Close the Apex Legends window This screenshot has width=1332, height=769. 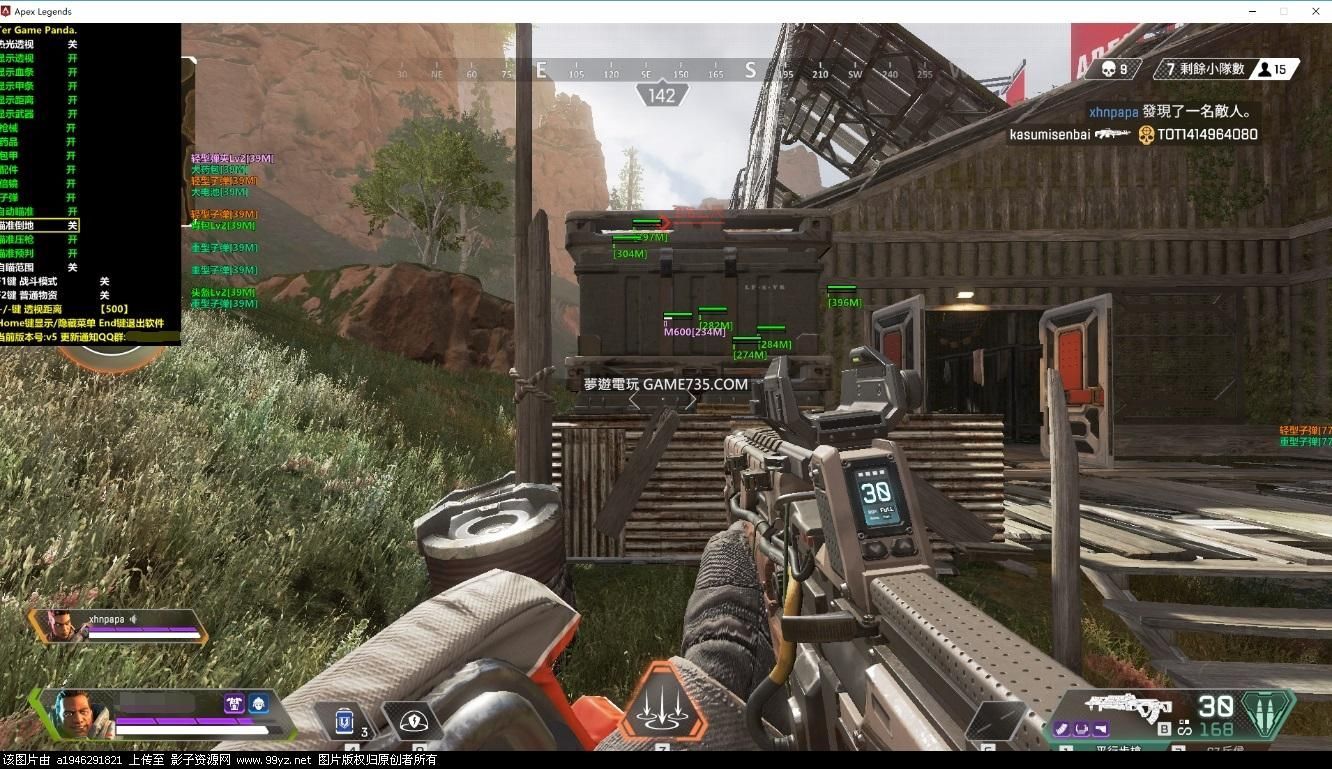pos(1313,11)
